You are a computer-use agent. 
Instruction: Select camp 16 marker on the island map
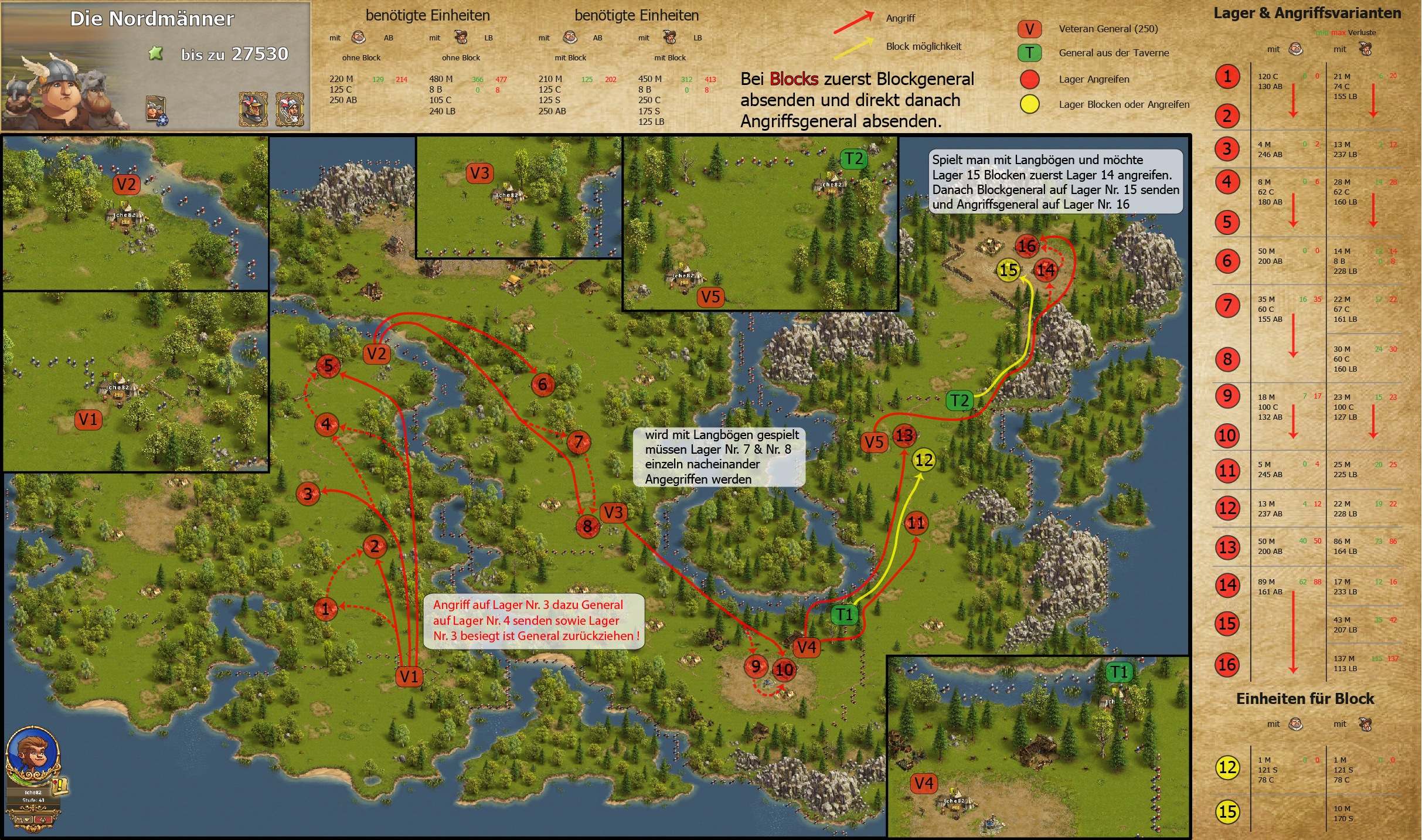pos(1027,246)
